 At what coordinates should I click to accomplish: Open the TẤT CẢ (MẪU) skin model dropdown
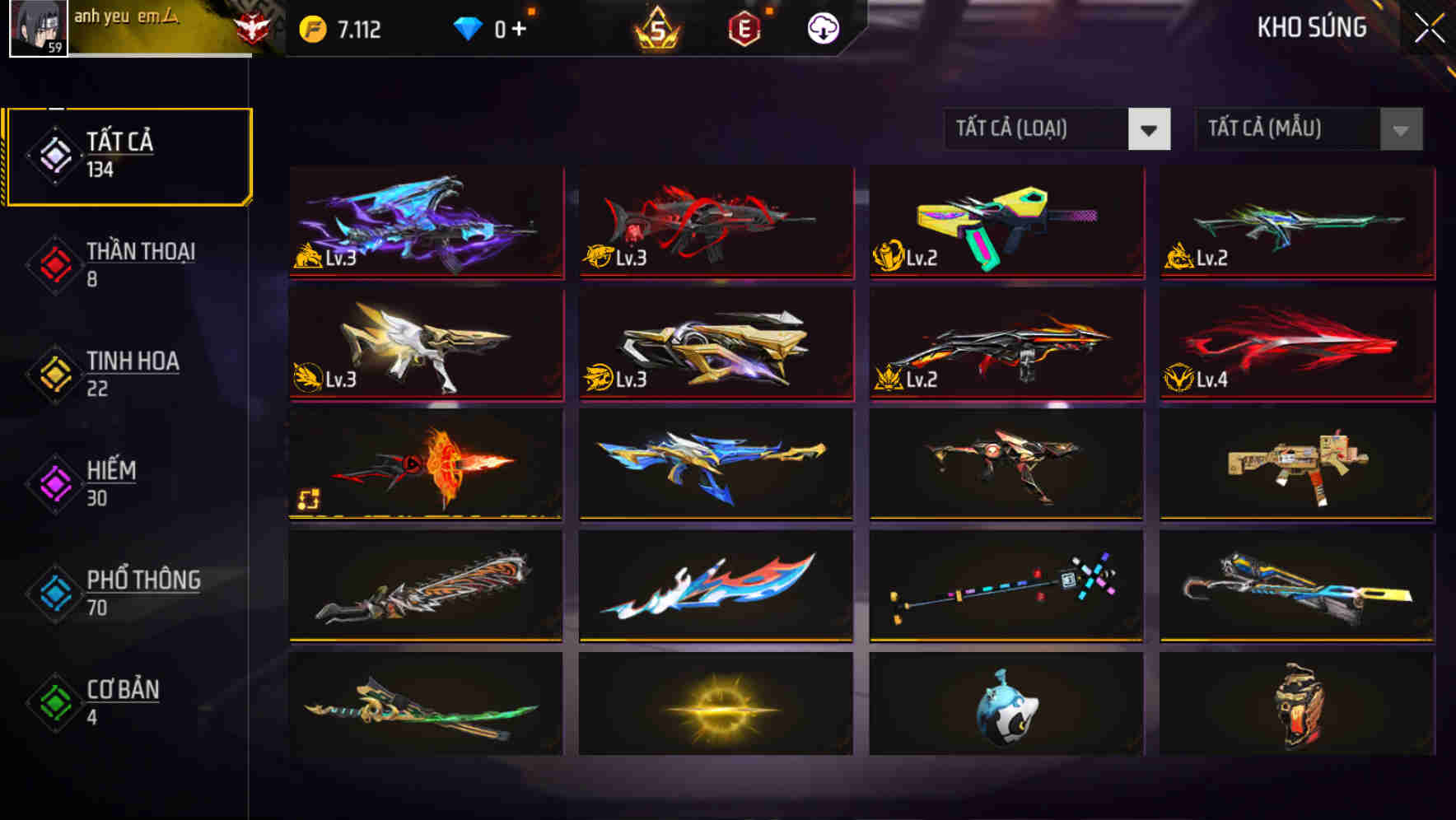(x=1309, y=129)
